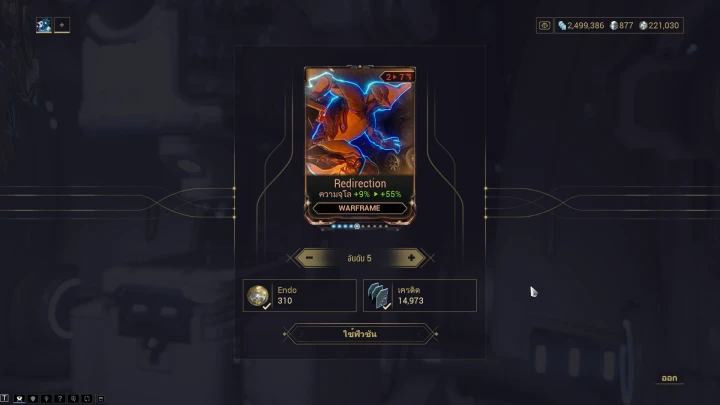
Task: Increase the mod rank with the plus button
Action: pyautogui.click(x=410, y=258)
